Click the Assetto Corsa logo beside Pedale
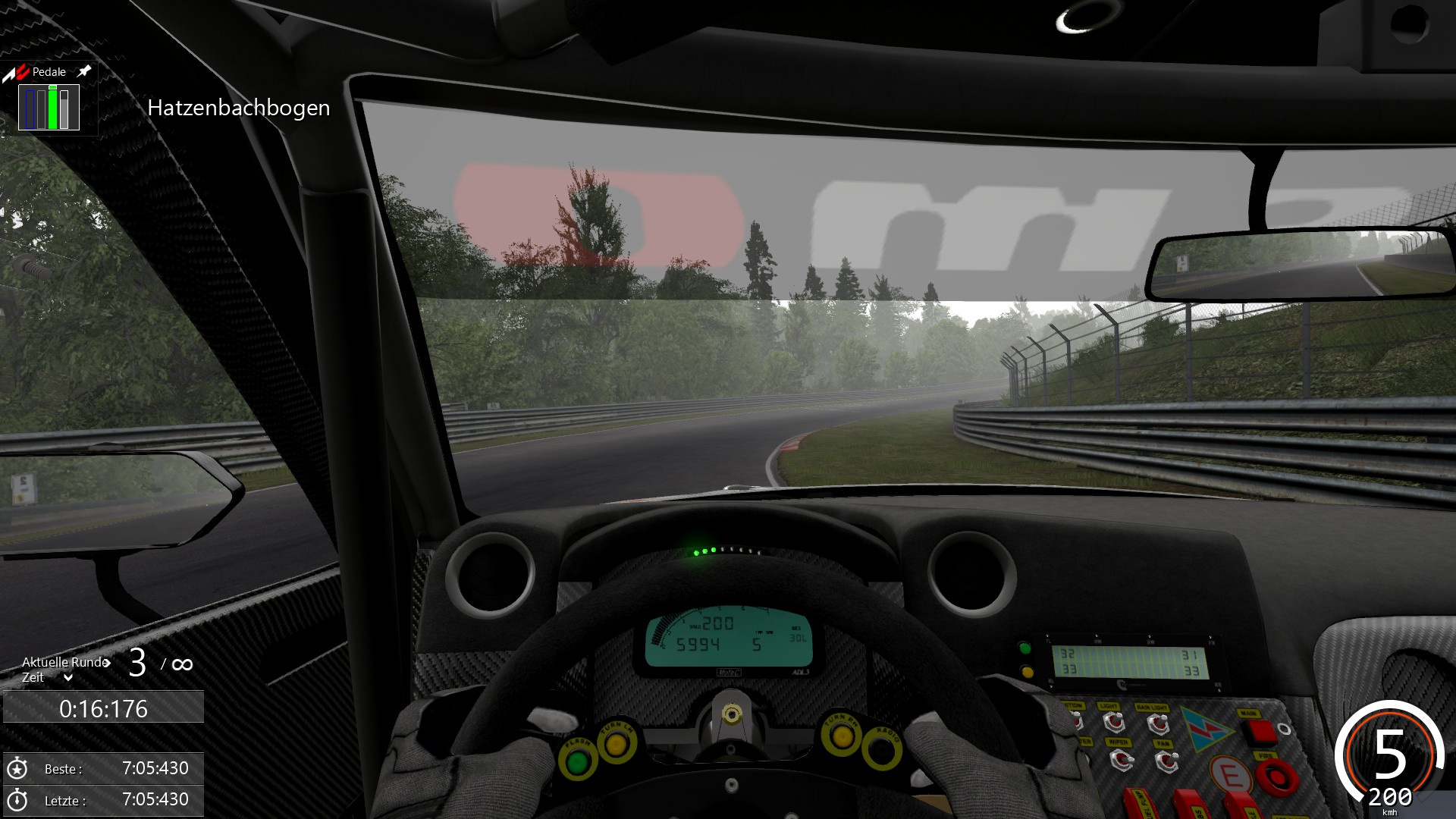 click(x=16, y=73)
